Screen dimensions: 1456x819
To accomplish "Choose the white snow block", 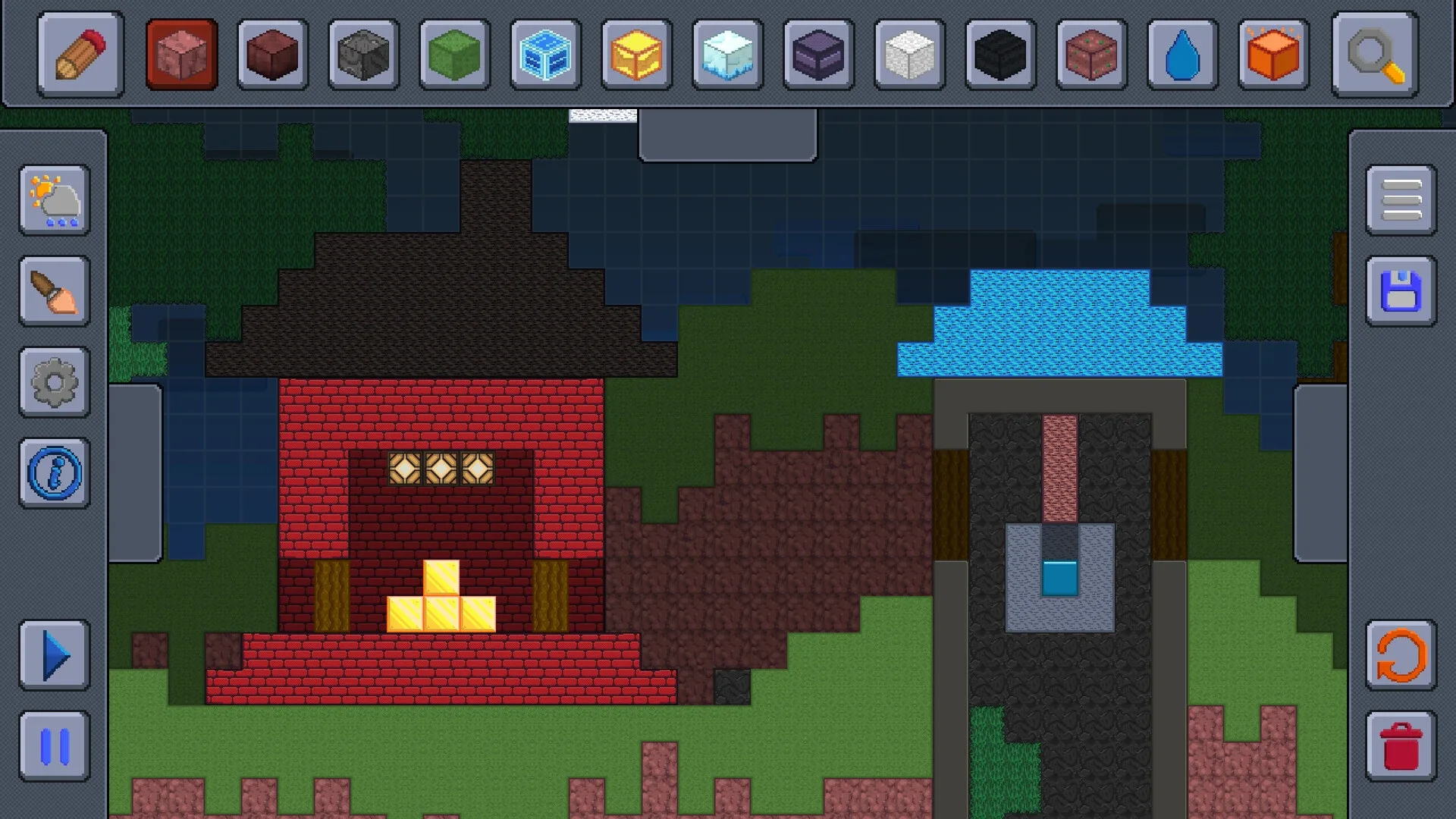I will (910, 54).
